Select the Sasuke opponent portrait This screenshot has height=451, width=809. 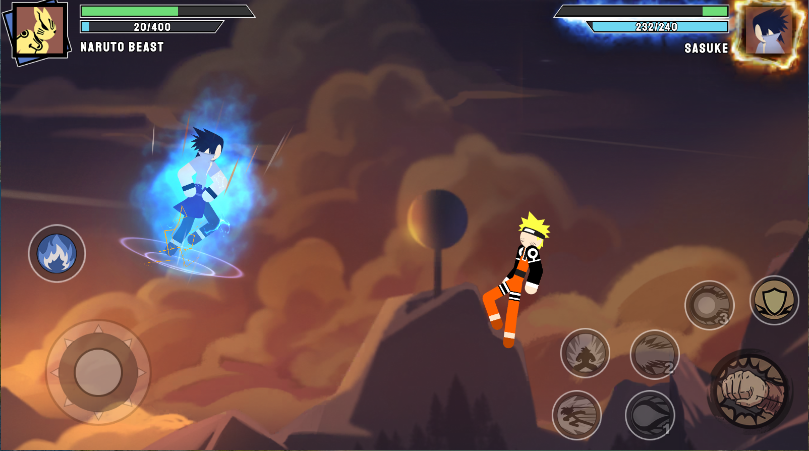[x=768, y=30]
